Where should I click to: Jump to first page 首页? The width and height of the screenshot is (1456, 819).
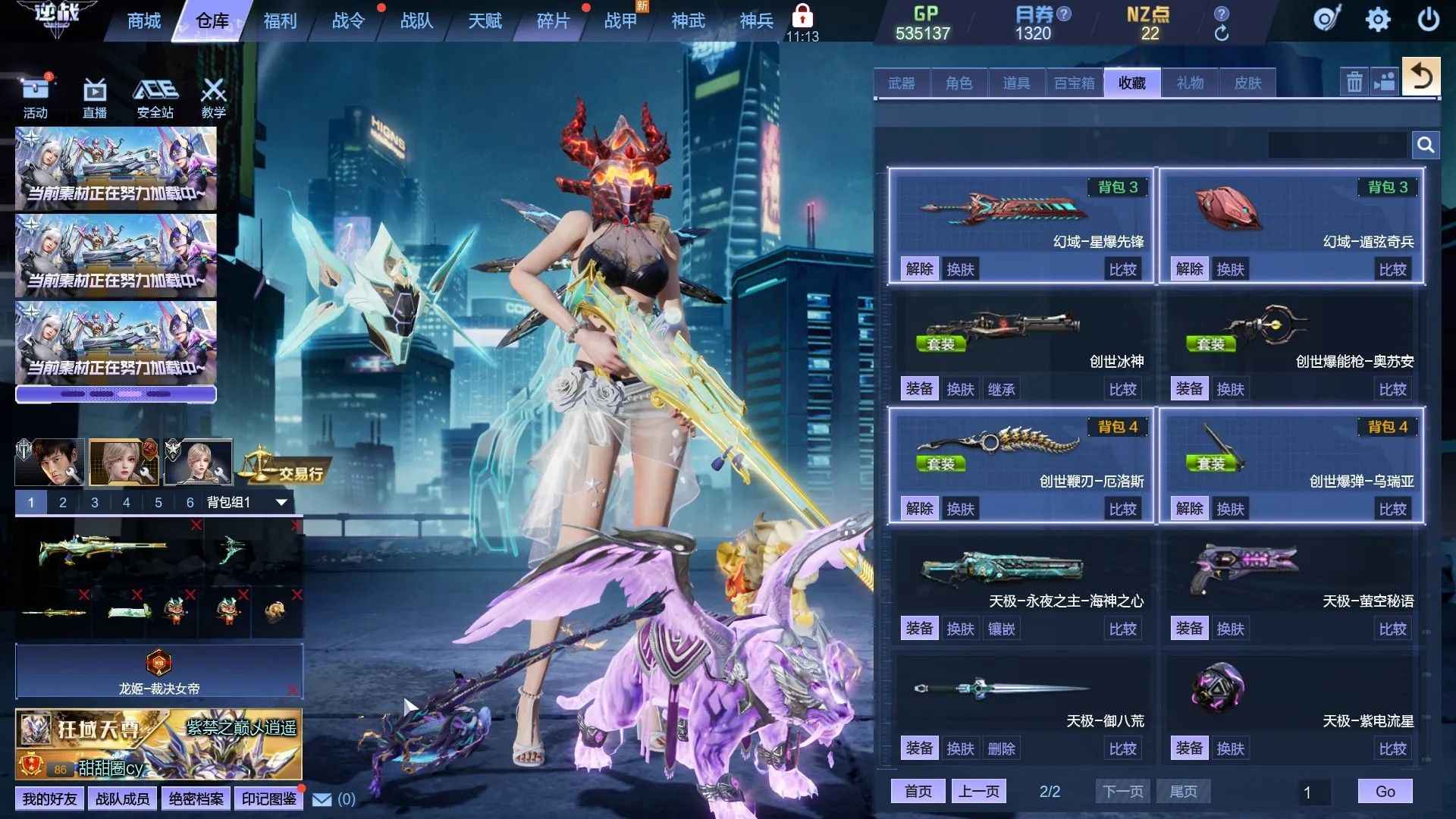coord(918,792)
